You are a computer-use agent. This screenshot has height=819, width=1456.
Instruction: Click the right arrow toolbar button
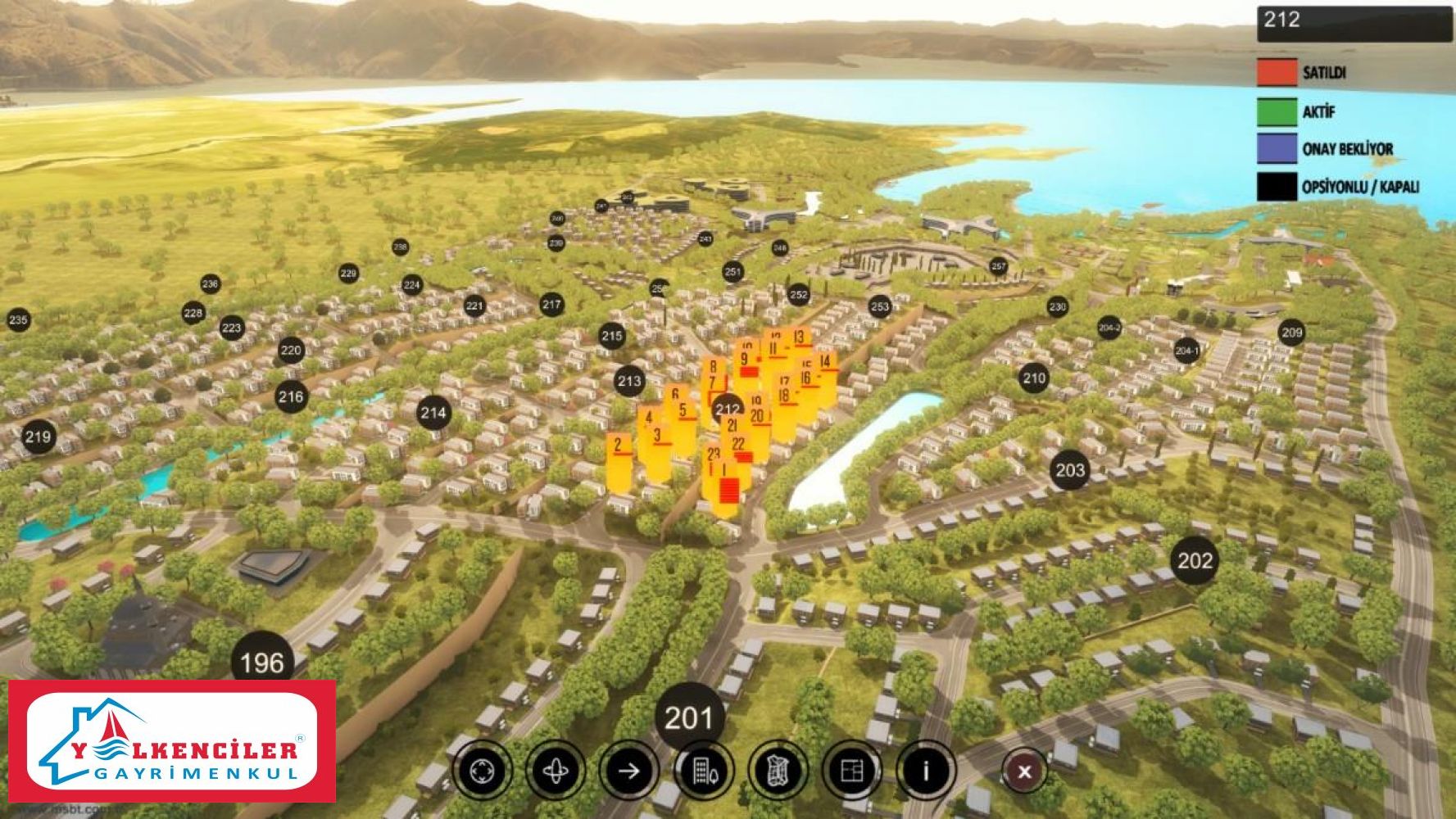coord(629,771)
